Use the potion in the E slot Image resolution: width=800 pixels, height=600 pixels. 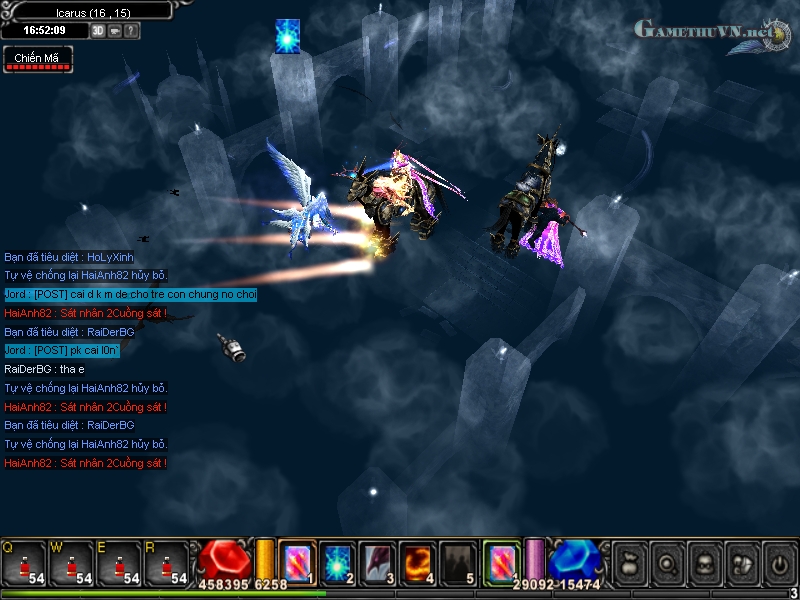point(120,563)
